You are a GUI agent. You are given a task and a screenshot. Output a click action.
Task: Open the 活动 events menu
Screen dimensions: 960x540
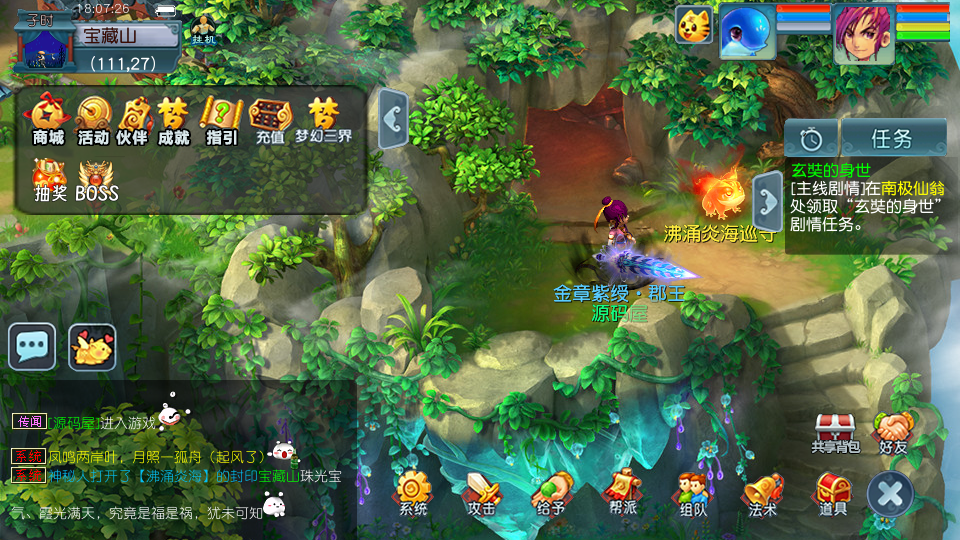[x=93, y=119]
